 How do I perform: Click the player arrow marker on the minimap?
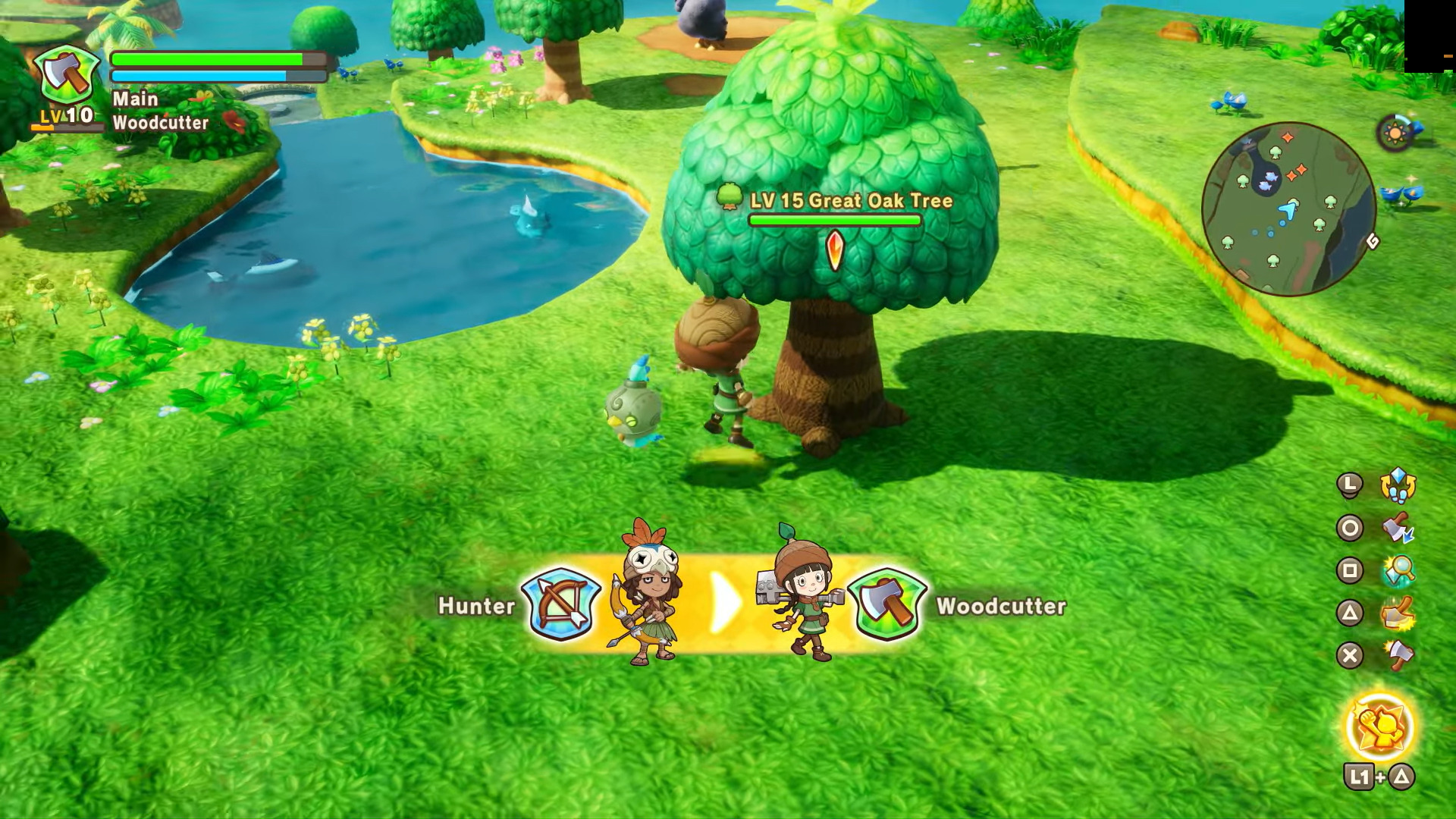coord(1288,210)
